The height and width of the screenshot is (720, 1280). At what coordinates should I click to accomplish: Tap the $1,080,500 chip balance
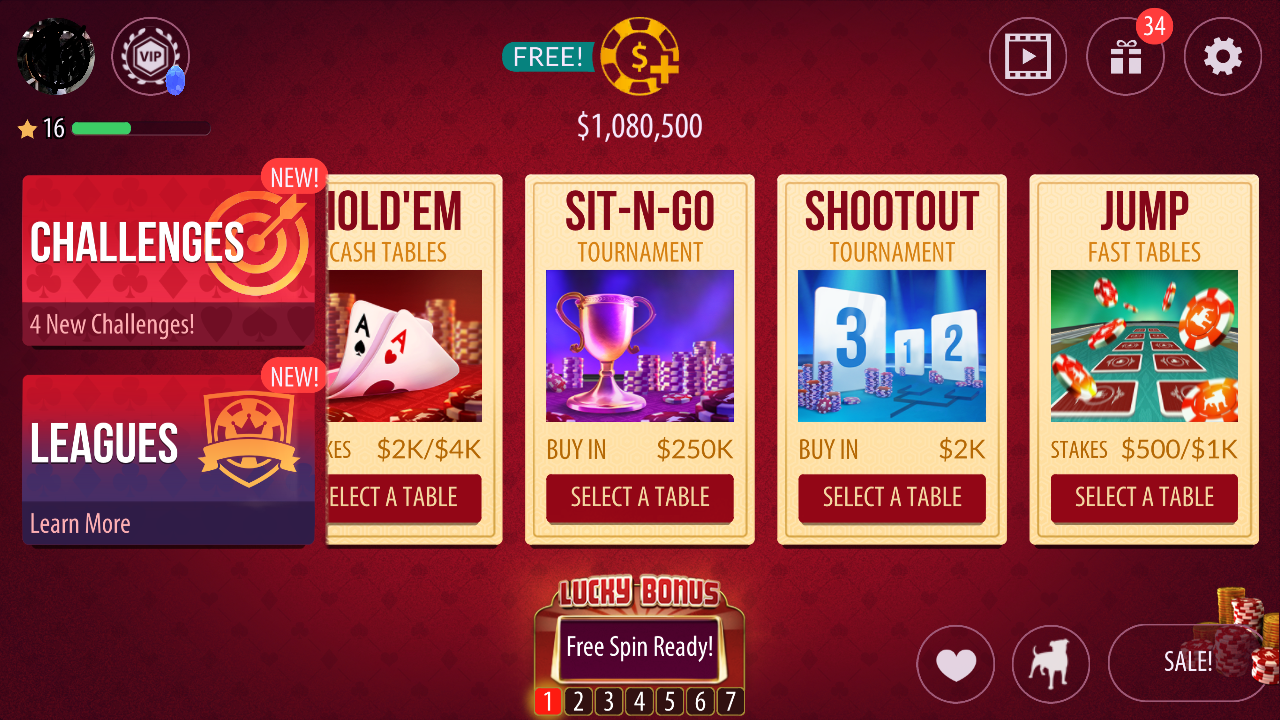pos(640,126)
